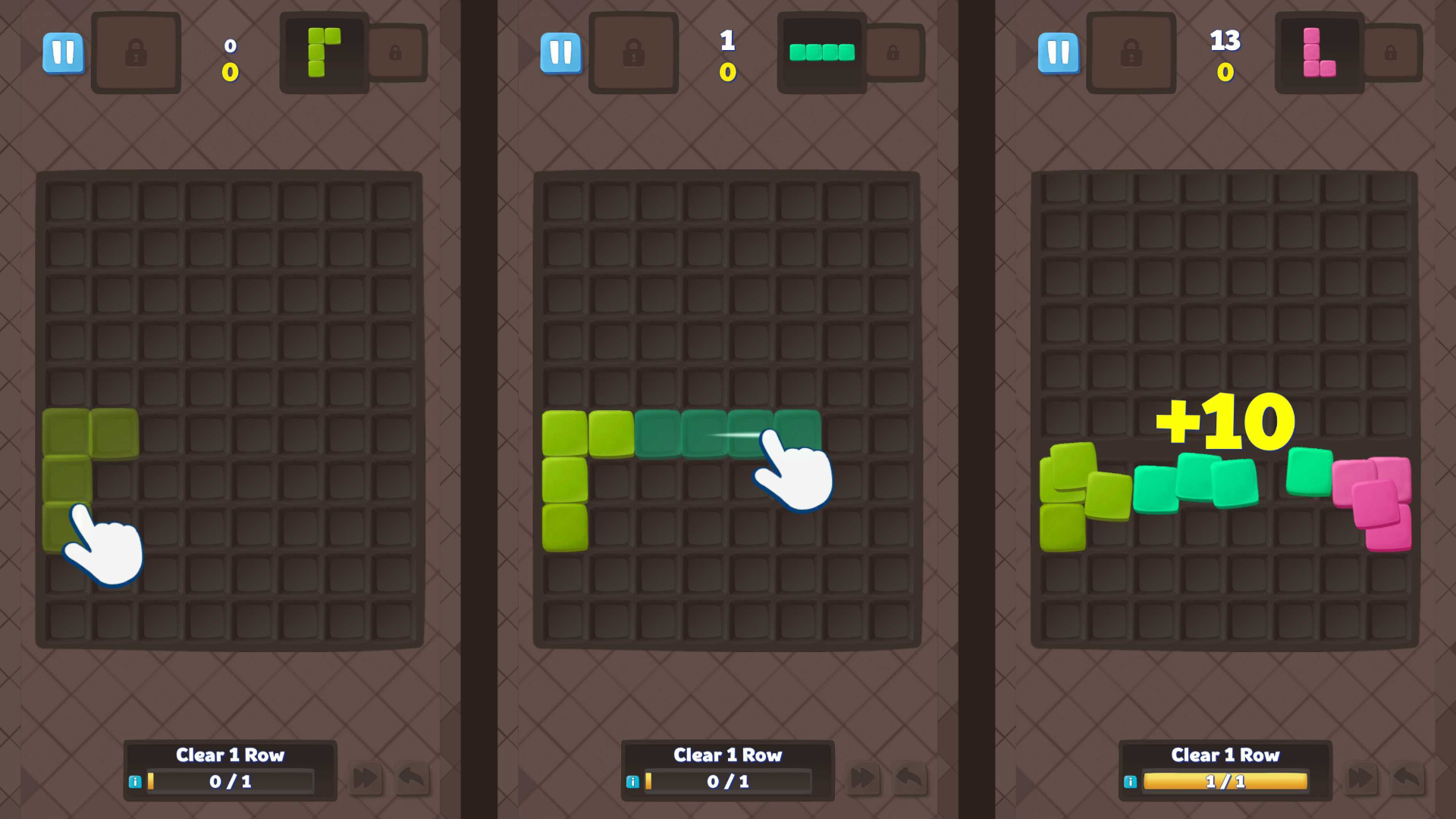
Task: Pause the game in the right panel
Action: pos(1059,53)
